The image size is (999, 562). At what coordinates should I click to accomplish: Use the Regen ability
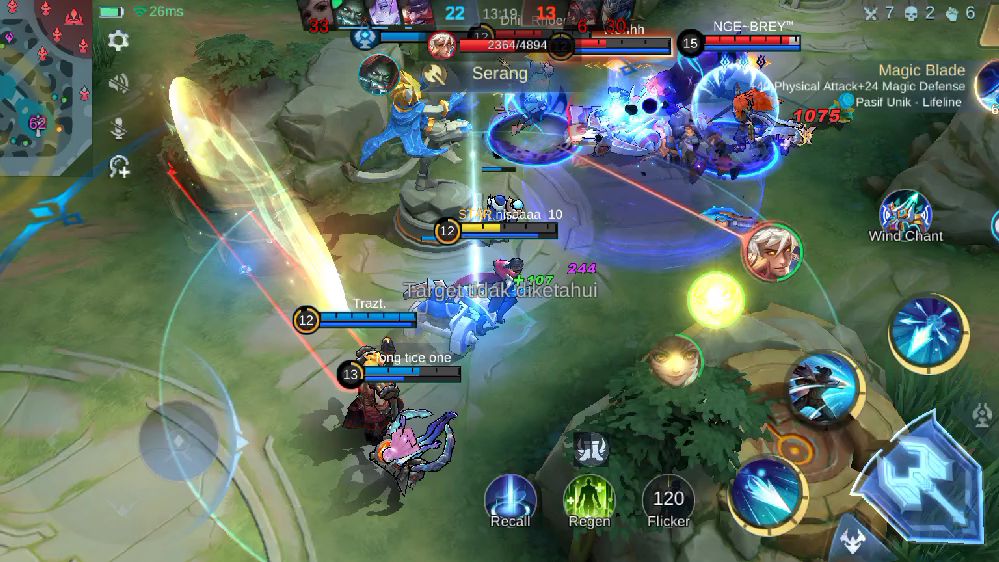589,498
